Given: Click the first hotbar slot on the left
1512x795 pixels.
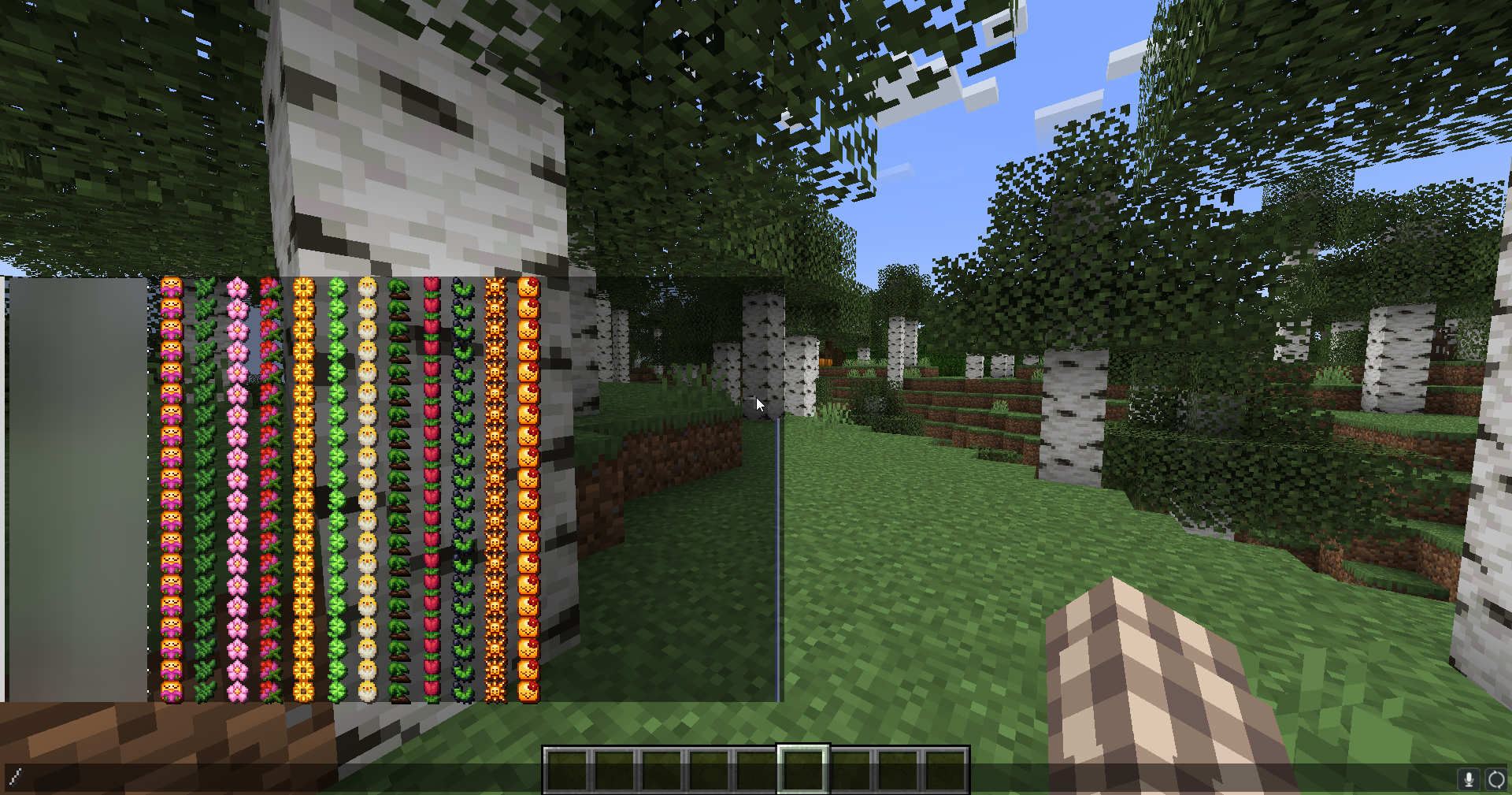Looking at the screenshot, I should click(565, 769).
